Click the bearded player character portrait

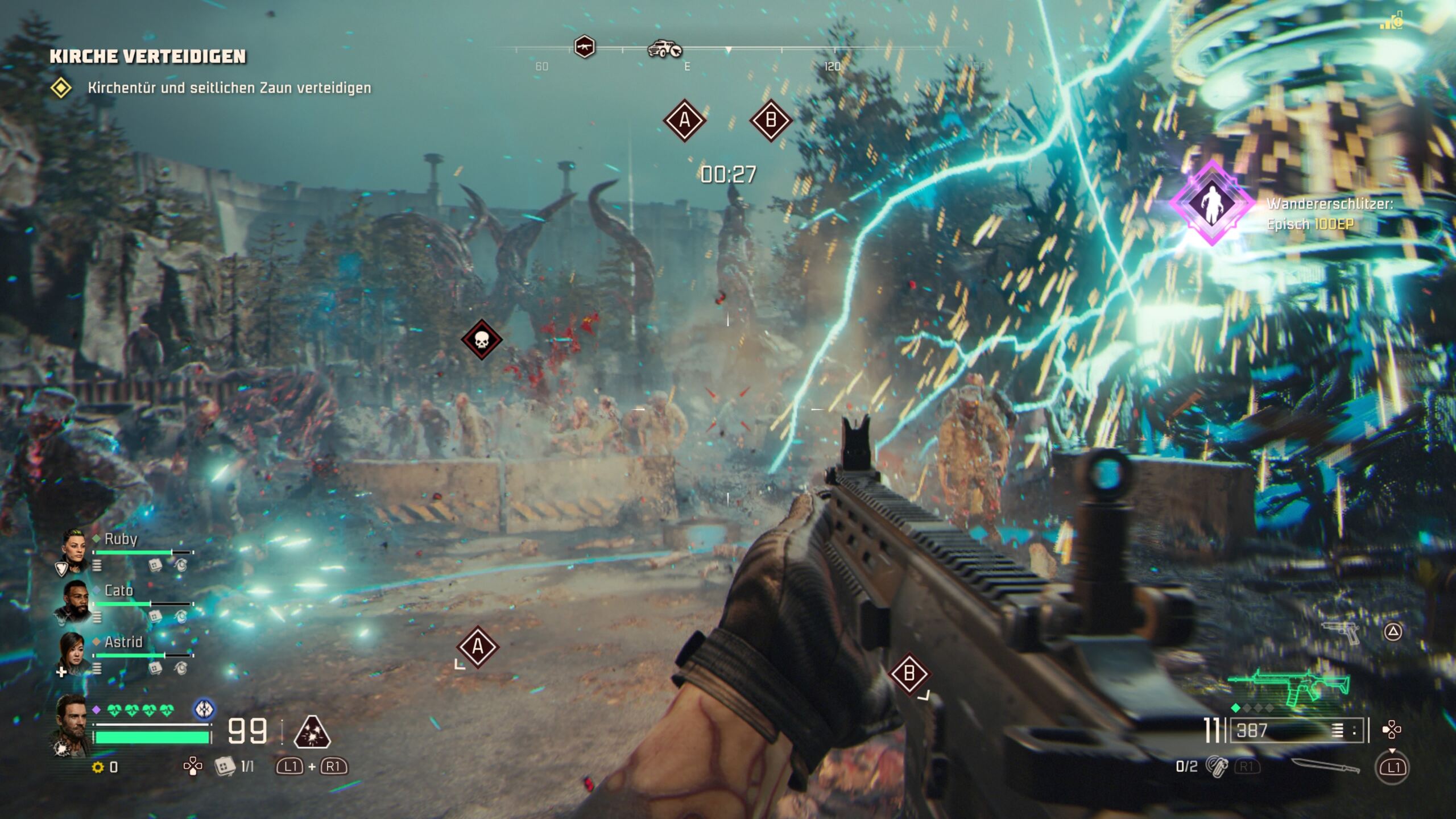click(73, 725)
